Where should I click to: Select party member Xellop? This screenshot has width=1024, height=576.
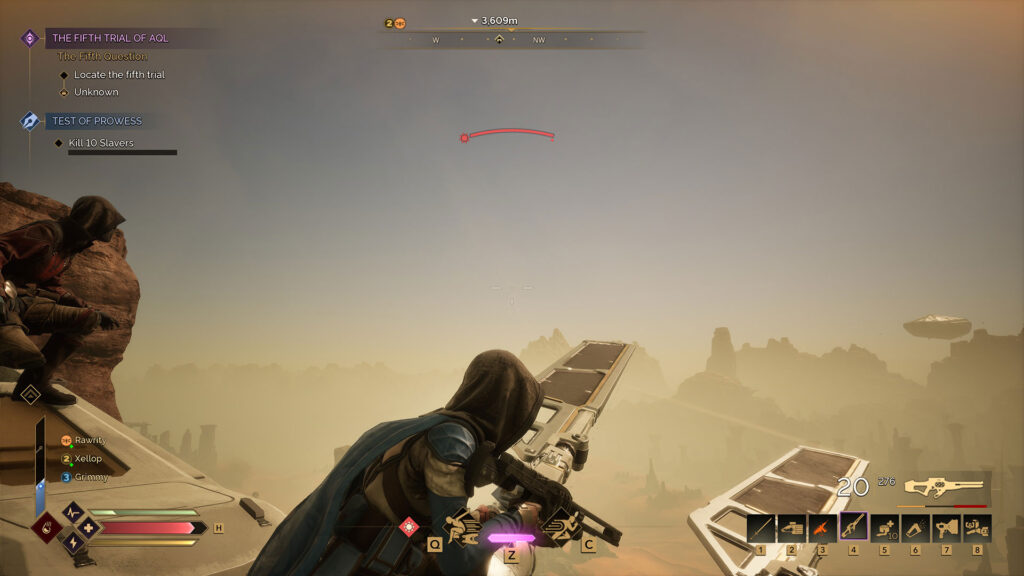pos(88,457)
